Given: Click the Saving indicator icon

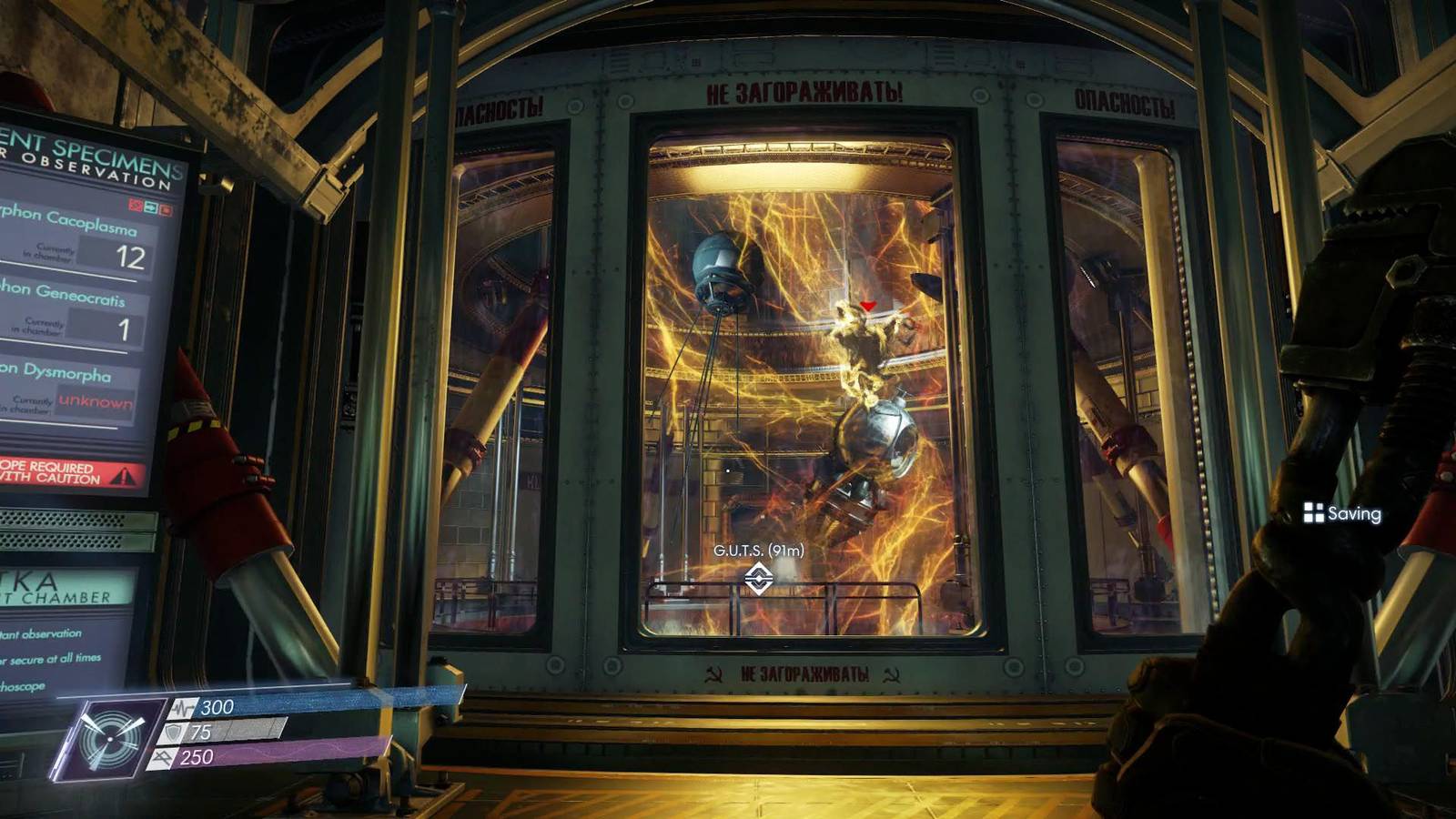Looking at the screenshot, I should 1314,513.
